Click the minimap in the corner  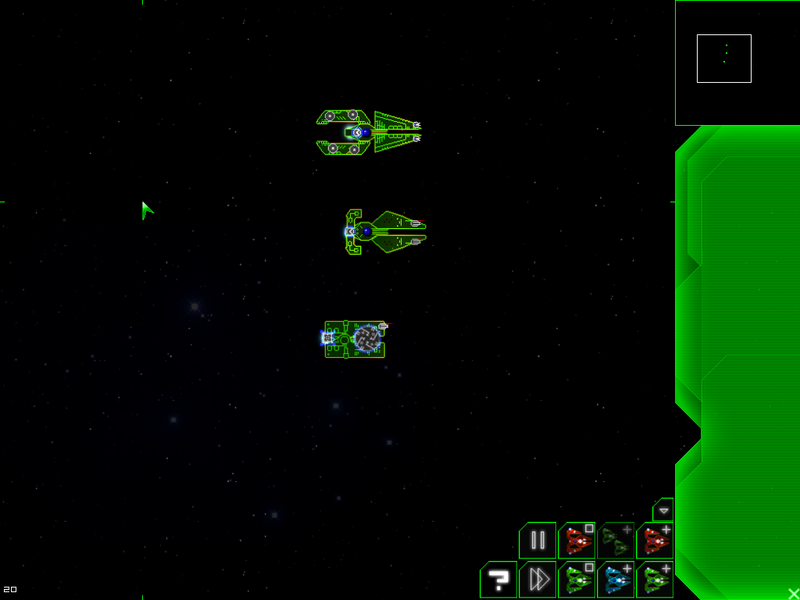737,62
